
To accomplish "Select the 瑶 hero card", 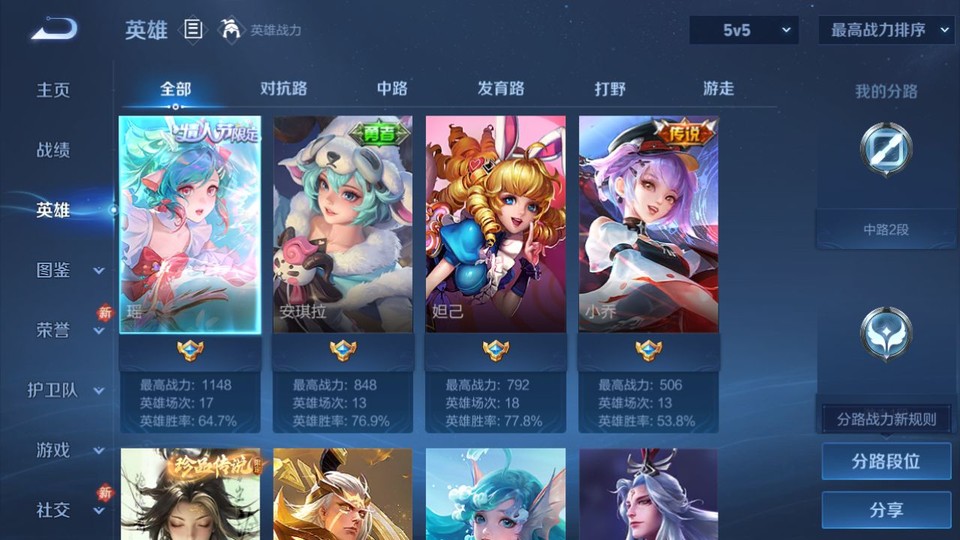I will 190,224.
